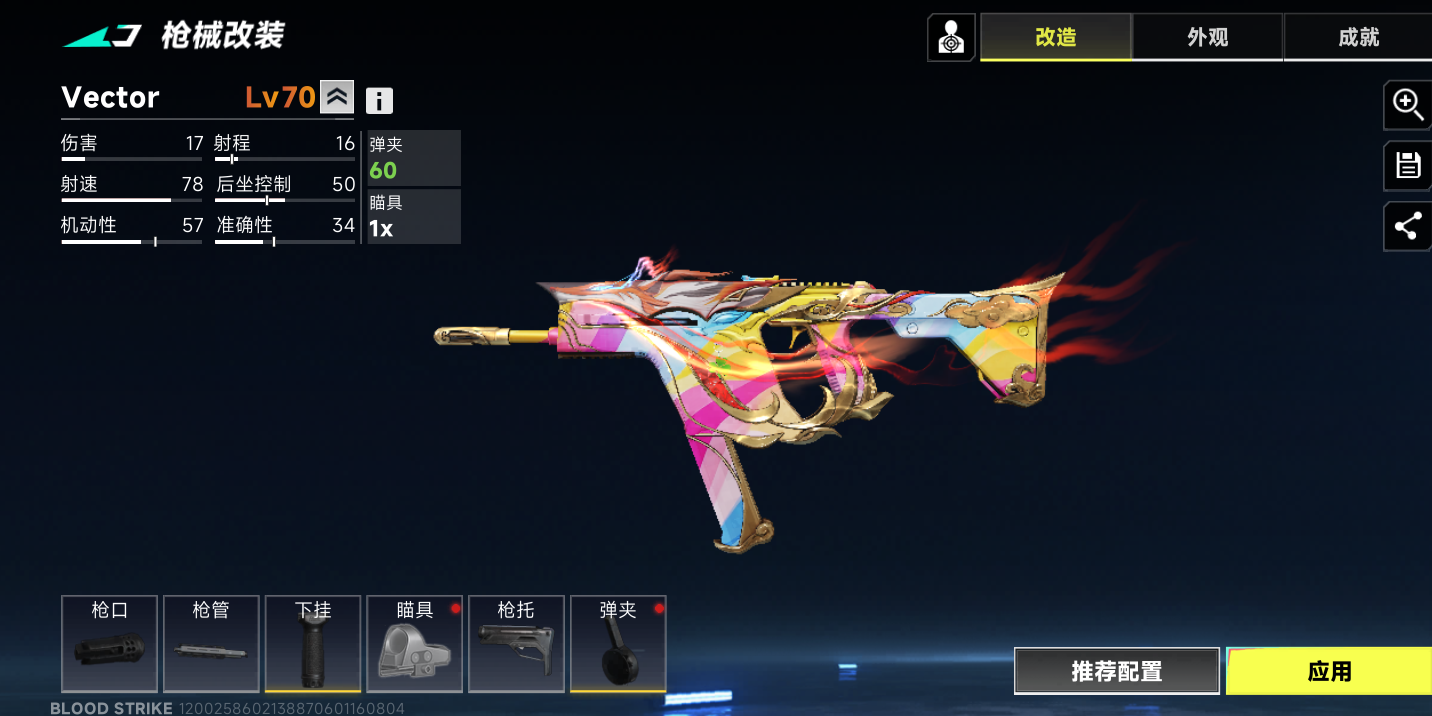
Task: Click the magnifier zoom inspect button
Action: pos(1408,104)
